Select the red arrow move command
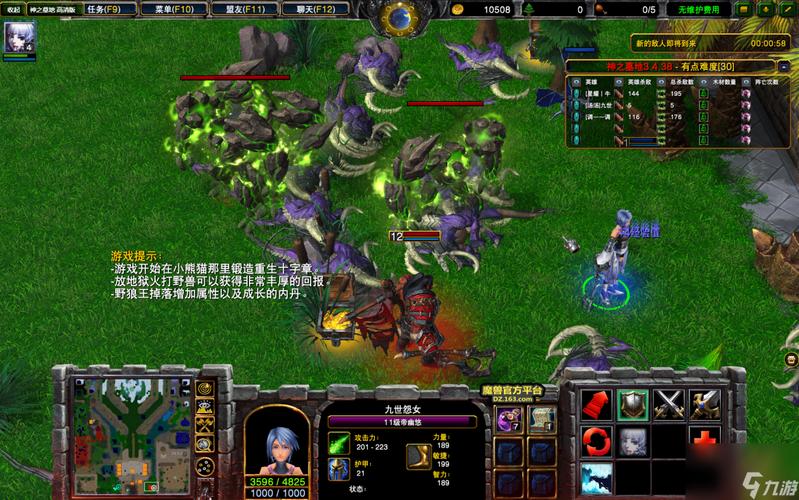Image resolution: width=799 pixels, height=500 pixels. pos(596,404)
